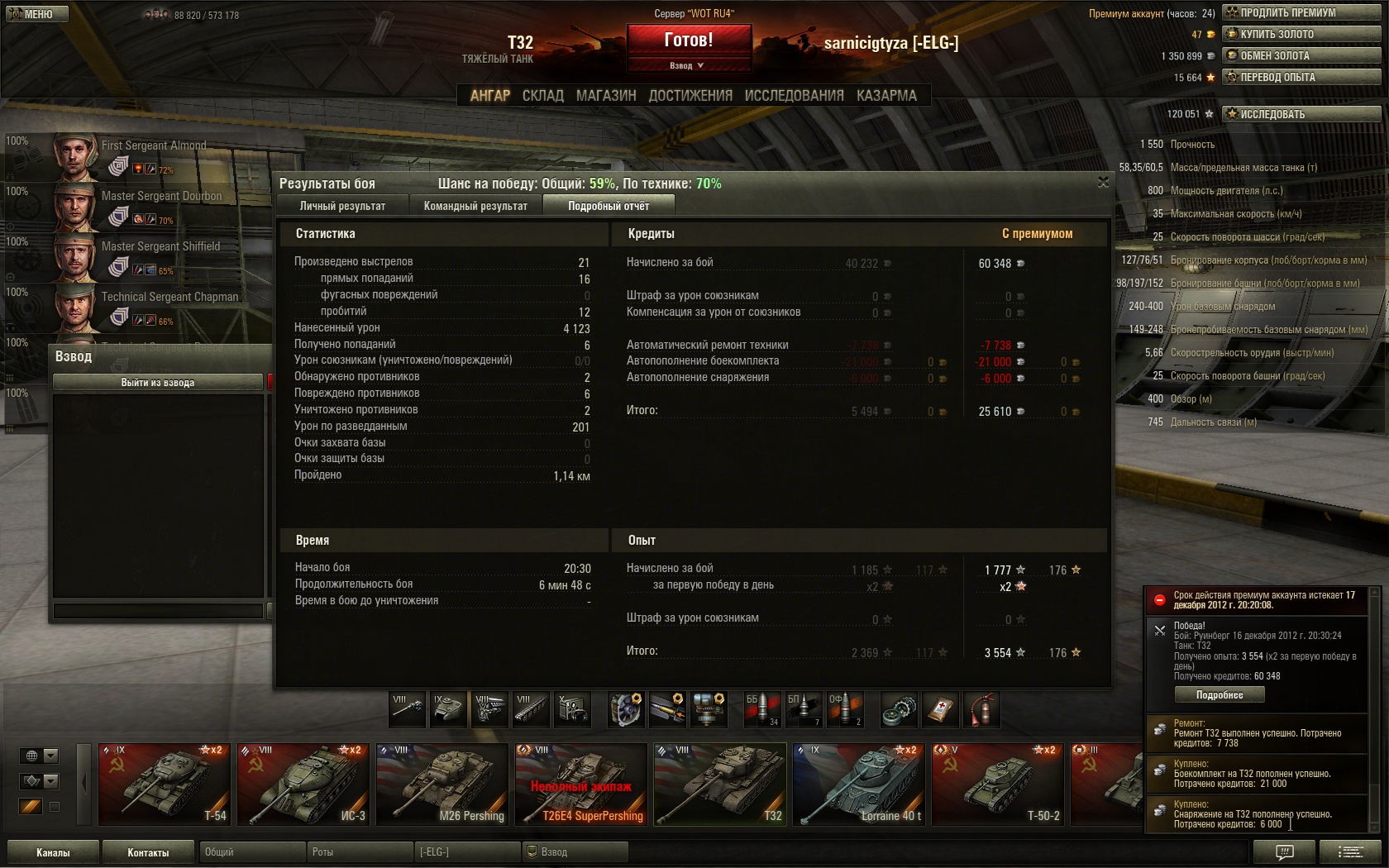The image size is (1389, 868).
Task: Select the T-54 tank in carousel
Action: tap(164, 784)
